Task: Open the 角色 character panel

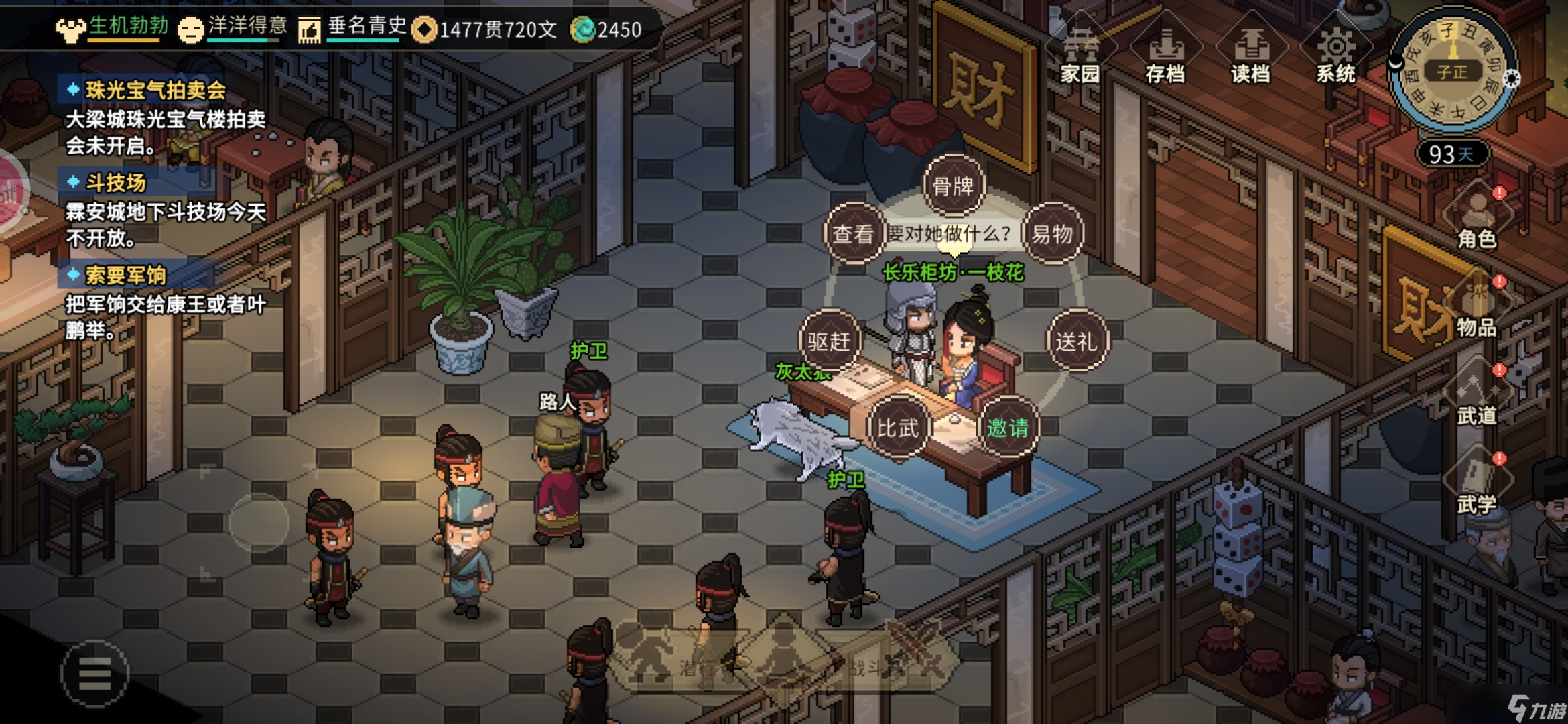Action: 1478,218
